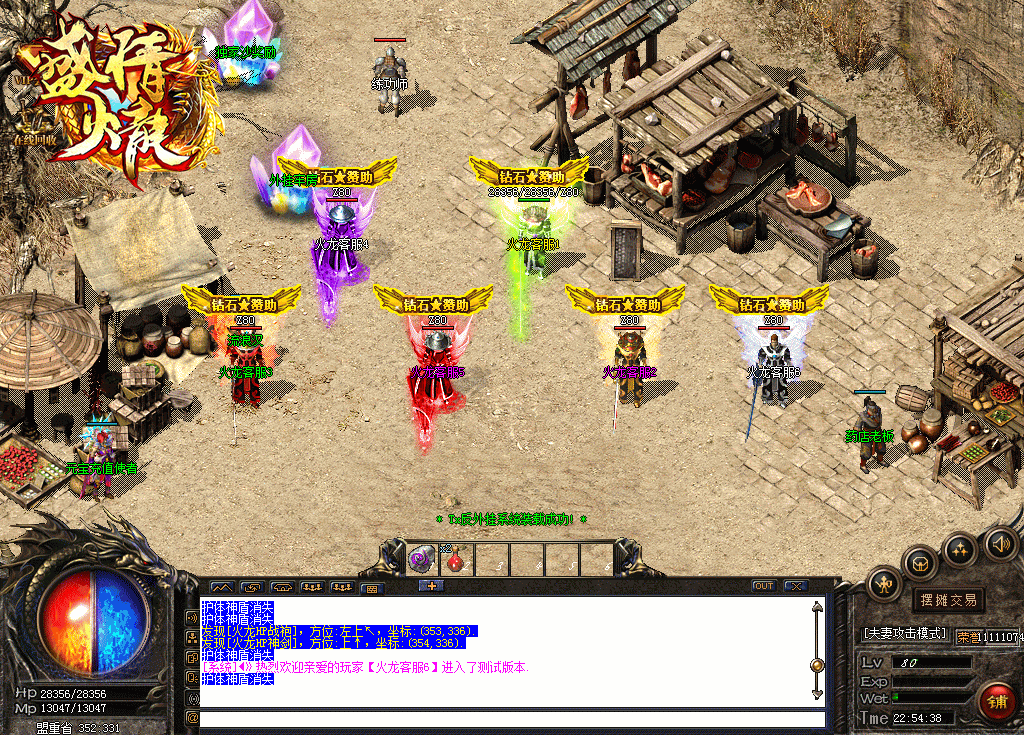Close using the X button above chat
The height and width of the screenshot is (735, 1024).
[x=796, y=586]
